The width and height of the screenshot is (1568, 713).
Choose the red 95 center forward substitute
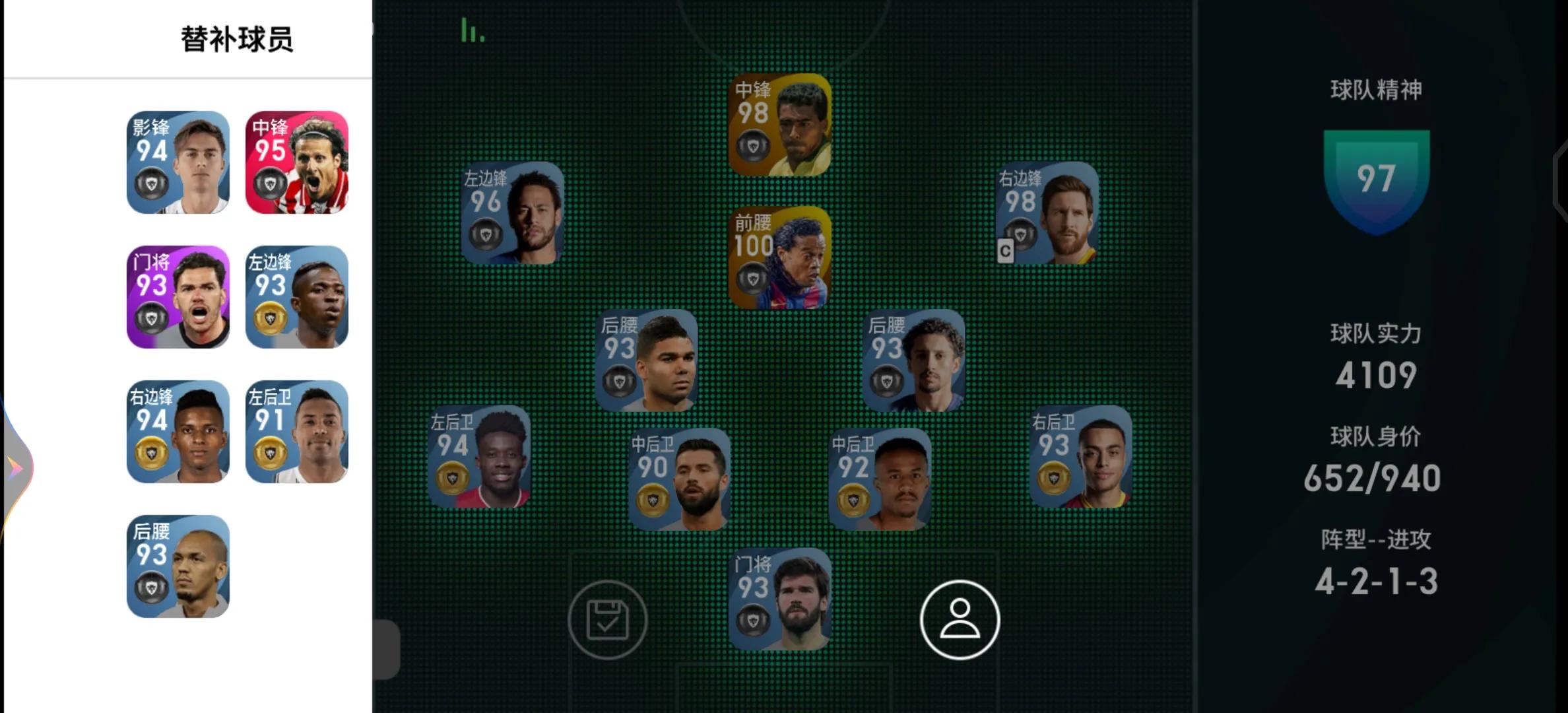coord(297,162)
